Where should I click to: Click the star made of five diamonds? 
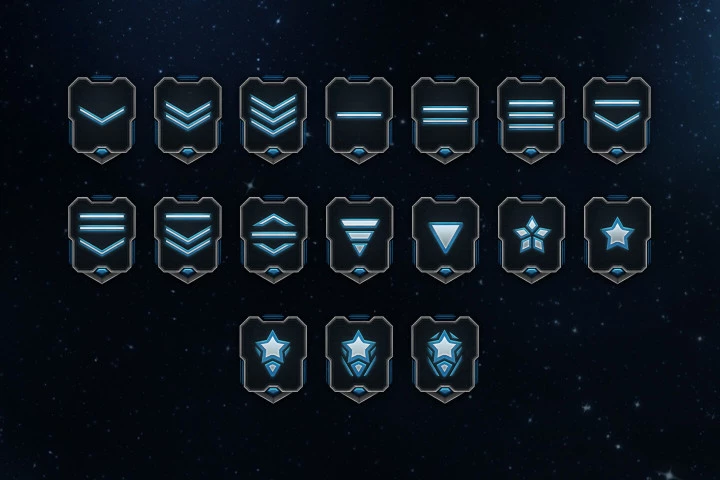click(x=530, y=235)
